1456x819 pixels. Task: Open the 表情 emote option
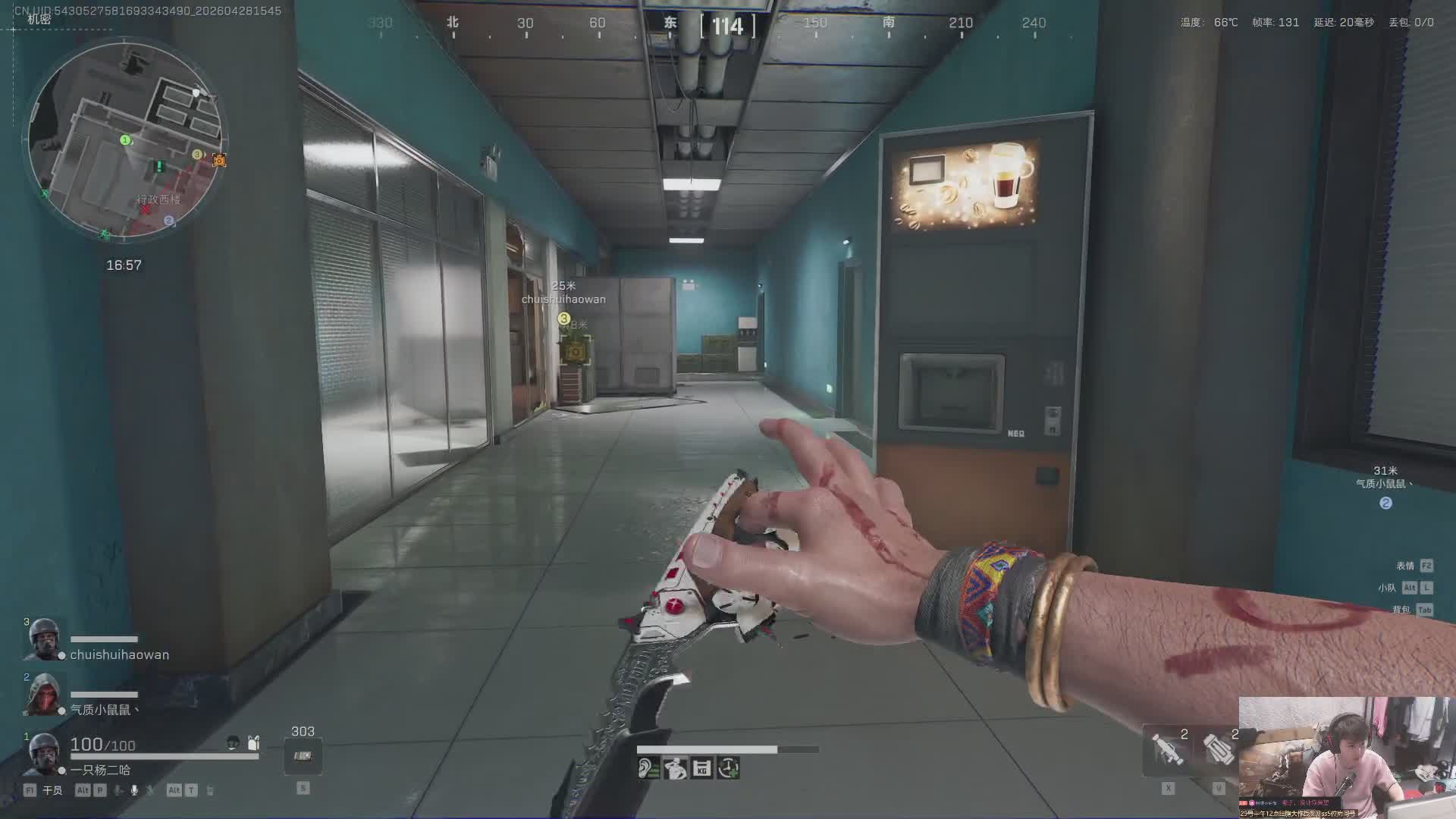click(1405, 566)
